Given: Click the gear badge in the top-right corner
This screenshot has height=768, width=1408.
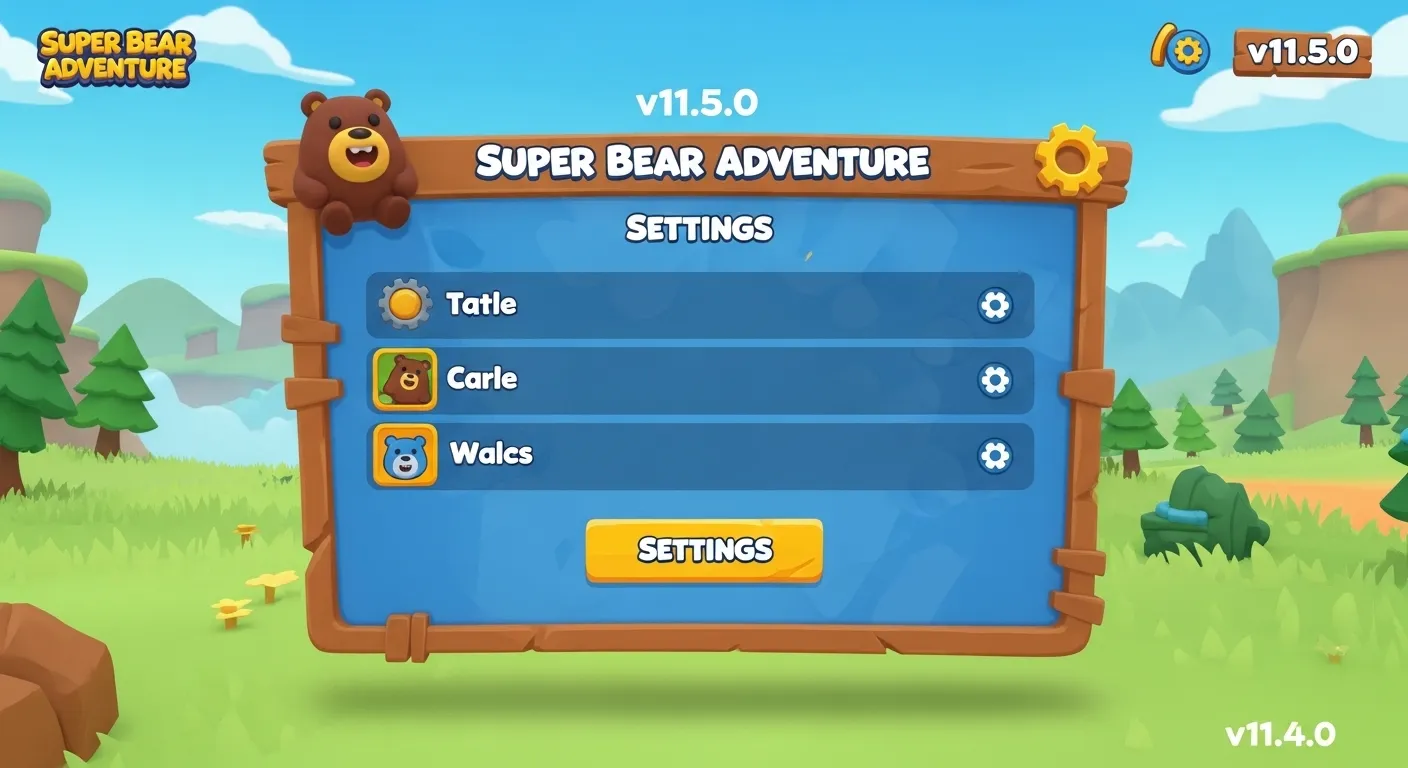Looking at the screenshot, I should [x=1183, y=48].
